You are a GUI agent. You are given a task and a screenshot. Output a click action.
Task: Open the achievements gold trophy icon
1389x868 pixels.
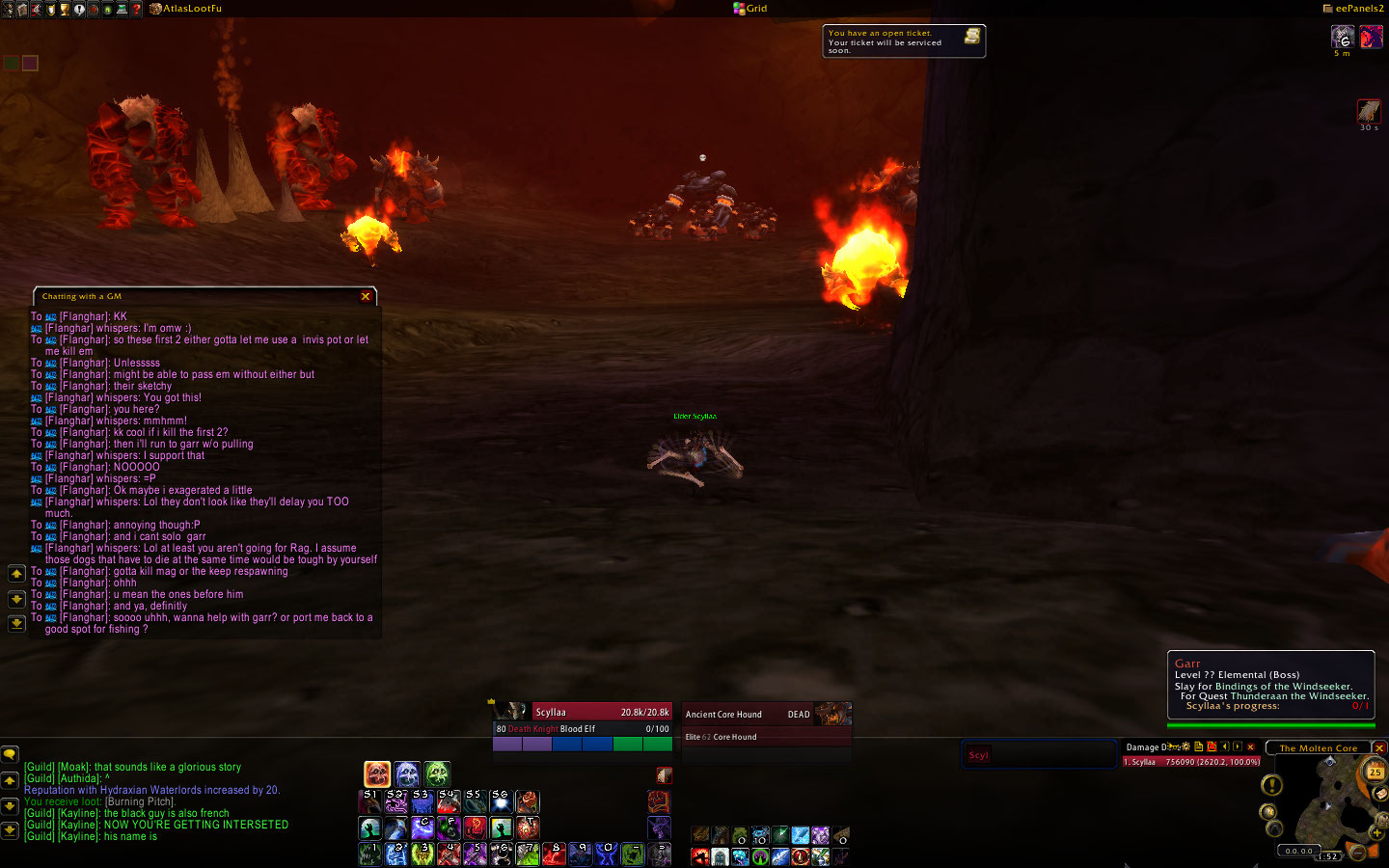[x=65, y=9]
